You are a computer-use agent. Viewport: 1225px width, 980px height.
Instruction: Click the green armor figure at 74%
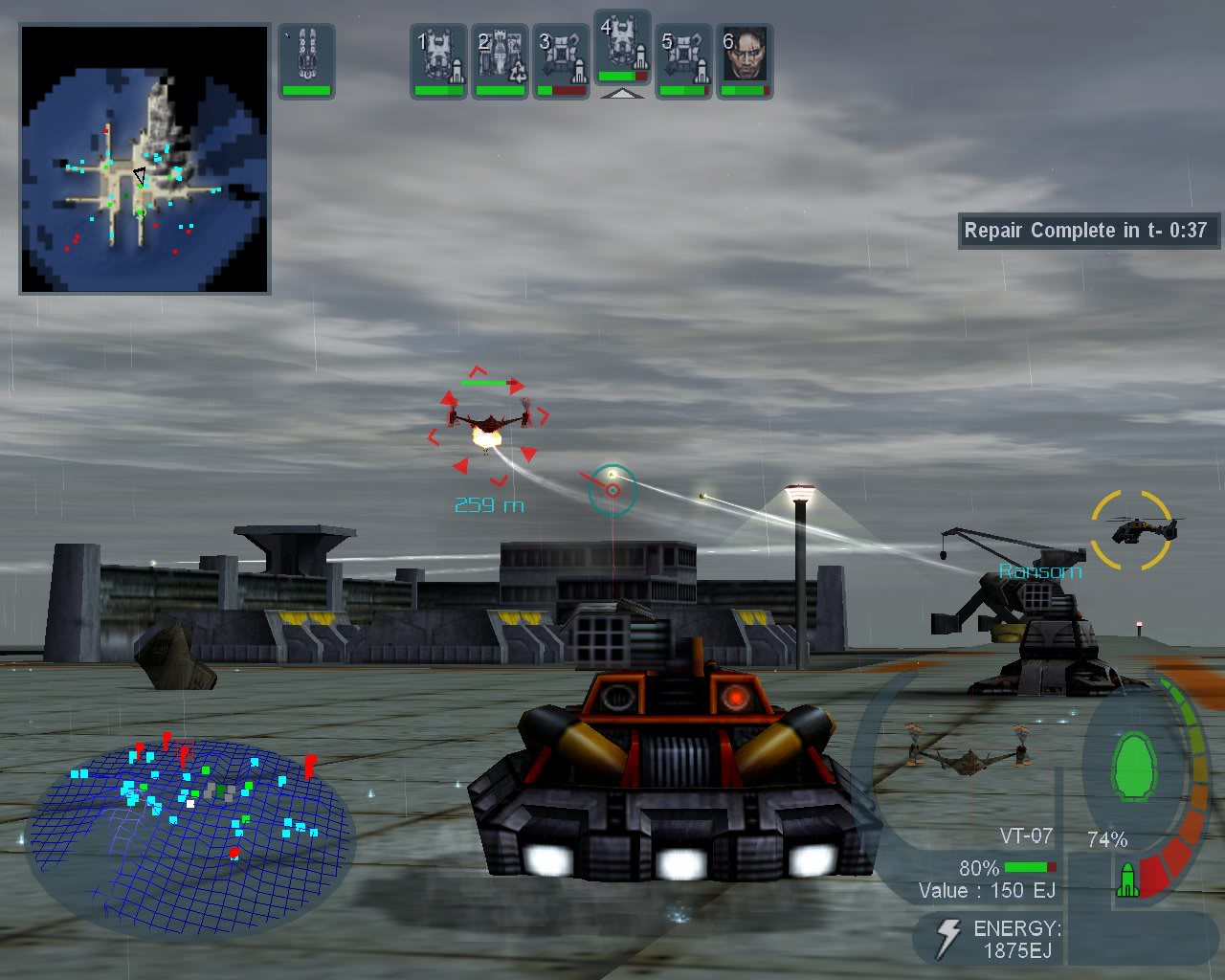click(1133, 766)
